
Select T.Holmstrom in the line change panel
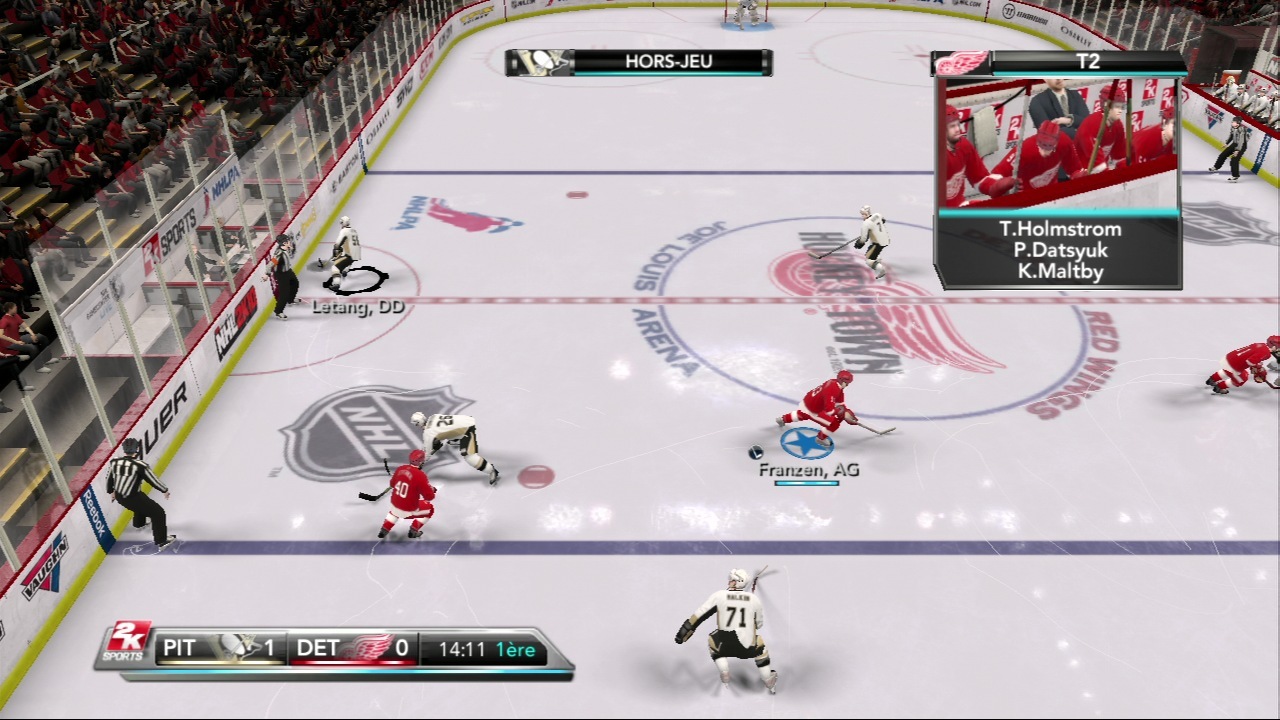[1060, 229]
